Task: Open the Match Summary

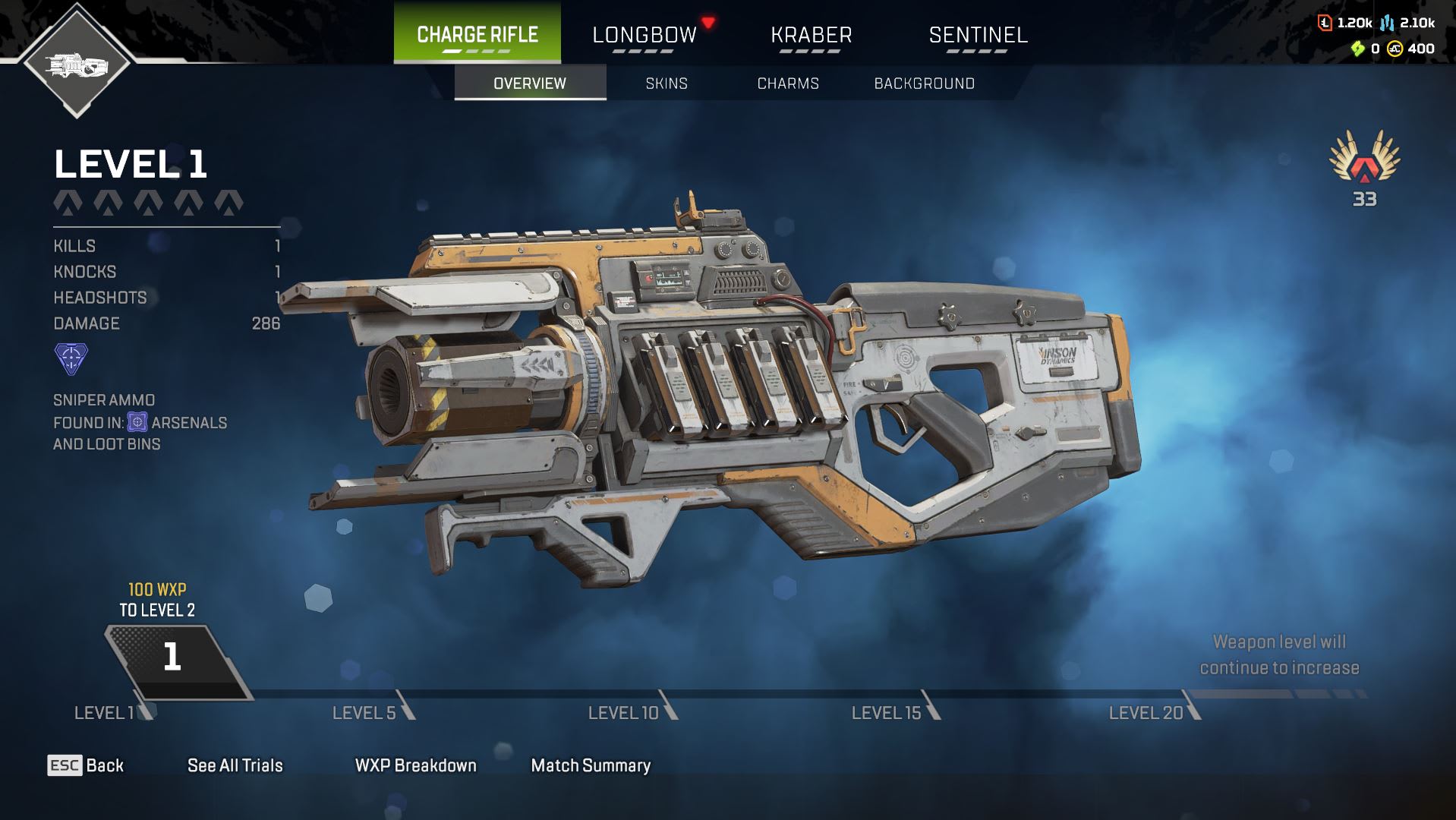Action: (591, 765)
